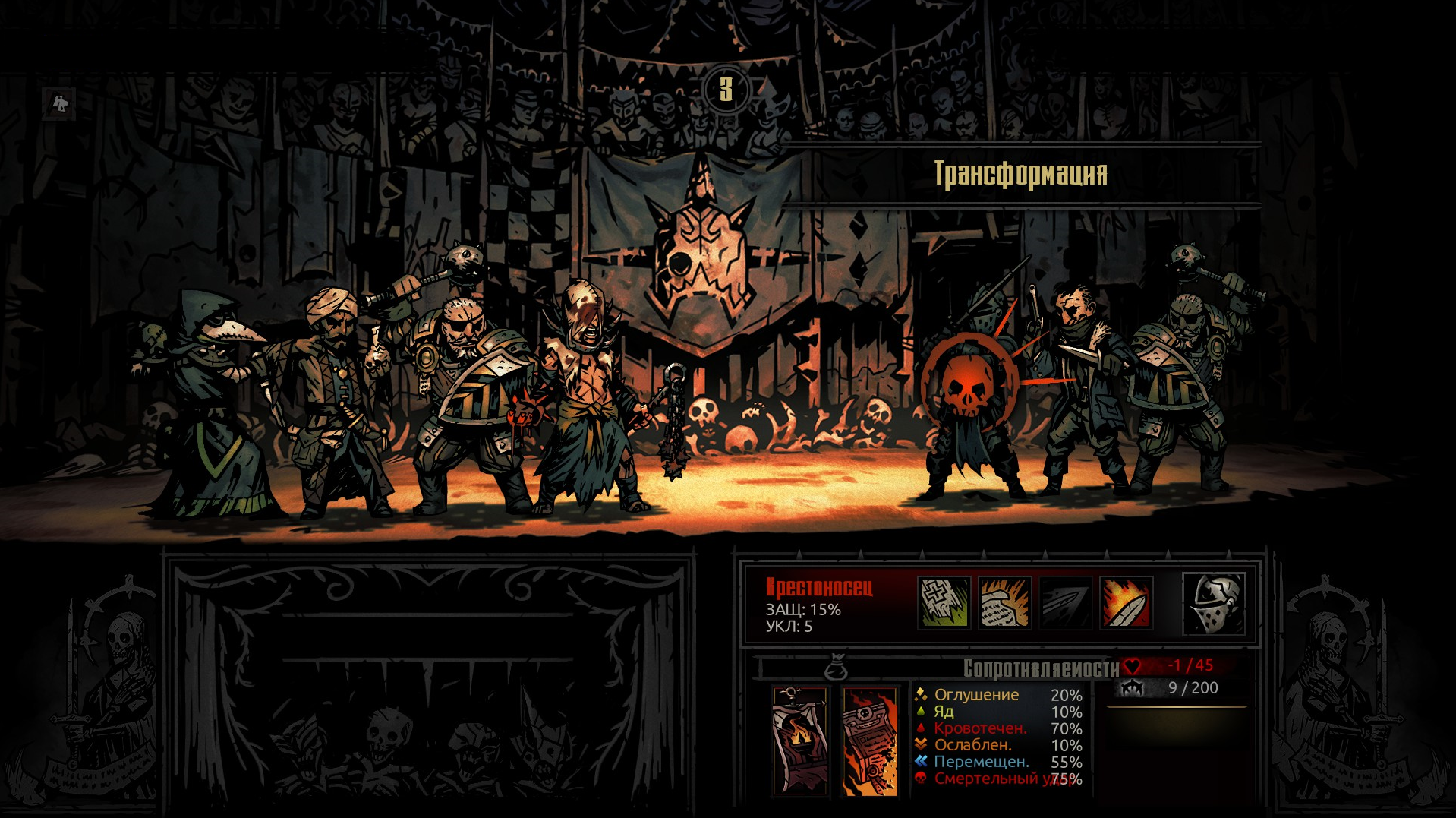Click the small flag icon in top-left
Screen dimensions: 1456x818
(60, 103)
